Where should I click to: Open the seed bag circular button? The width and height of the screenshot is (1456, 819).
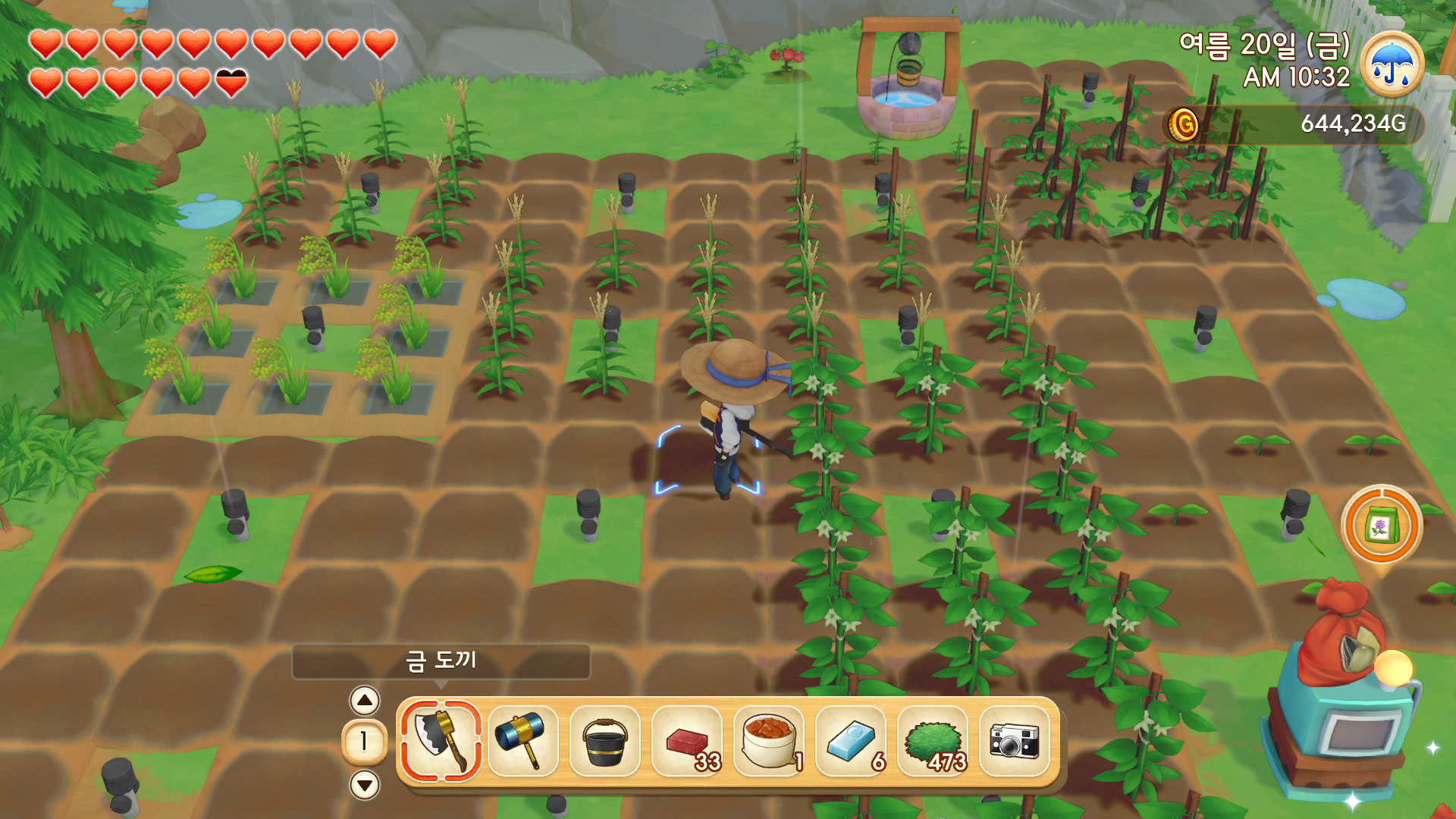click(x=1381, y=526)
